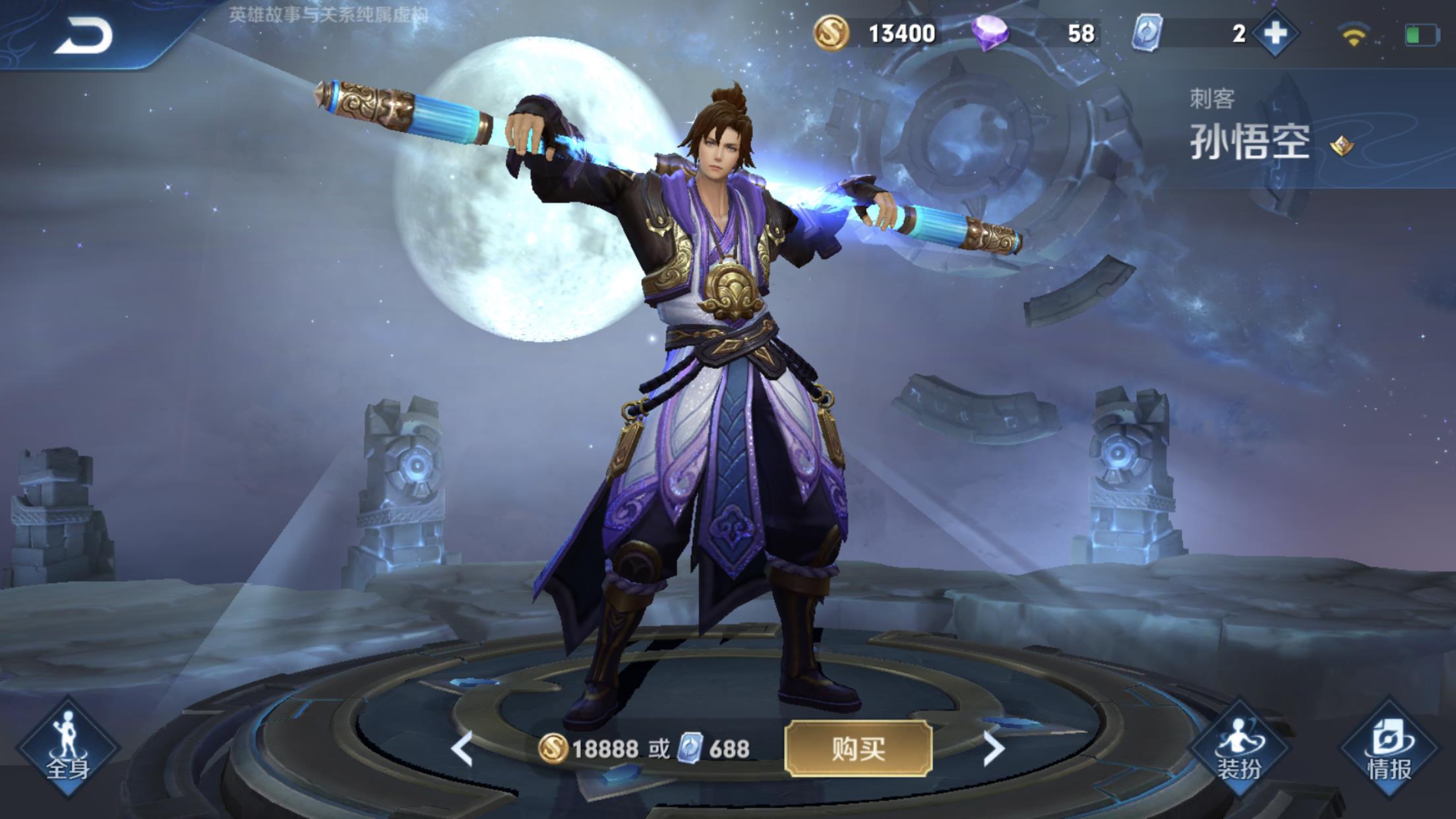This screenshot has width=1456, height=819.
Task: Show the next hero with right arrow
Action: 993,748
